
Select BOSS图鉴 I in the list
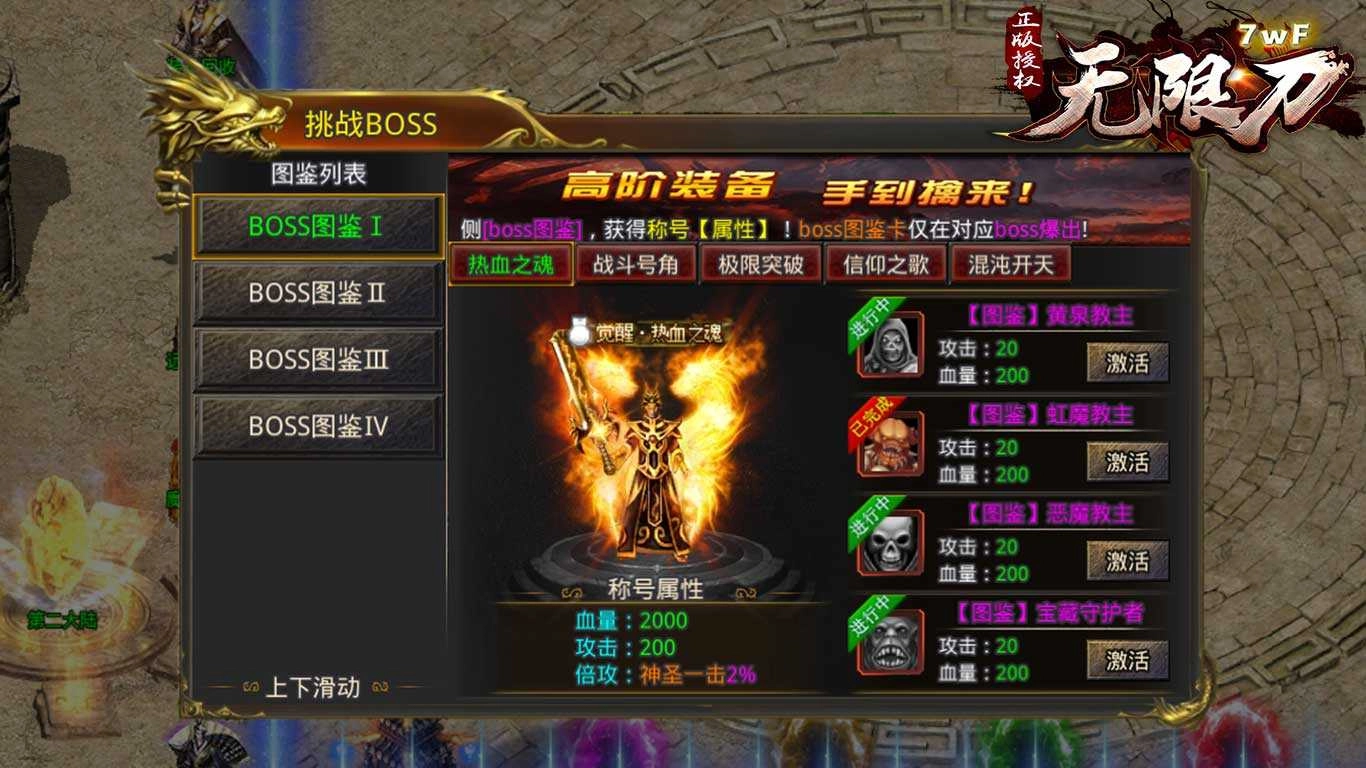(x=317, y=227)
